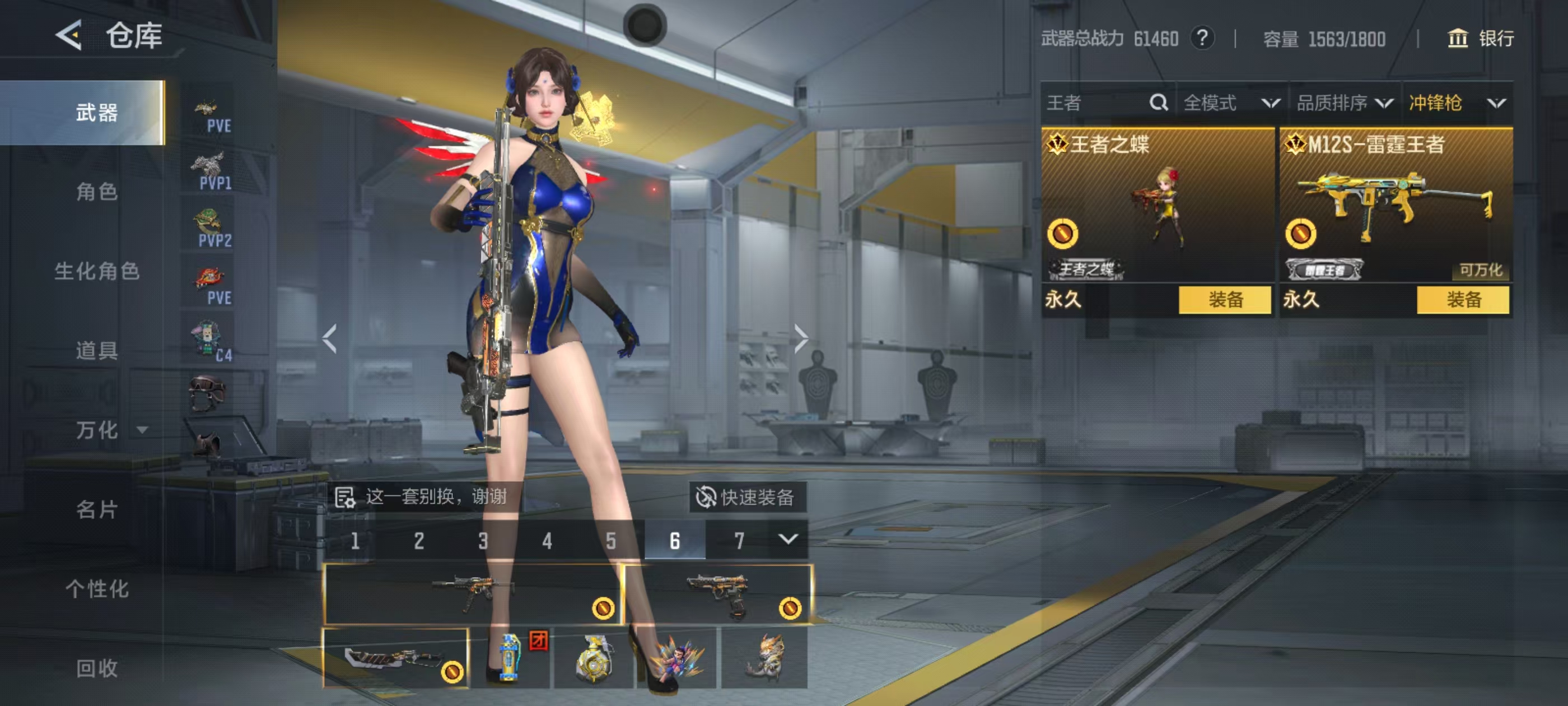Screen dimensions: 1568x706
Task: Select the 道具 items tab
Action: pos(96,350)
